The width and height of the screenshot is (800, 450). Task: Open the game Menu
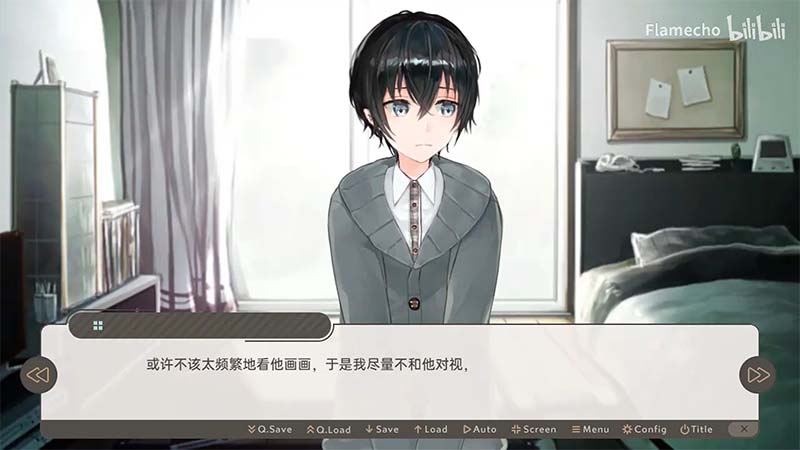tap(590, 429)
